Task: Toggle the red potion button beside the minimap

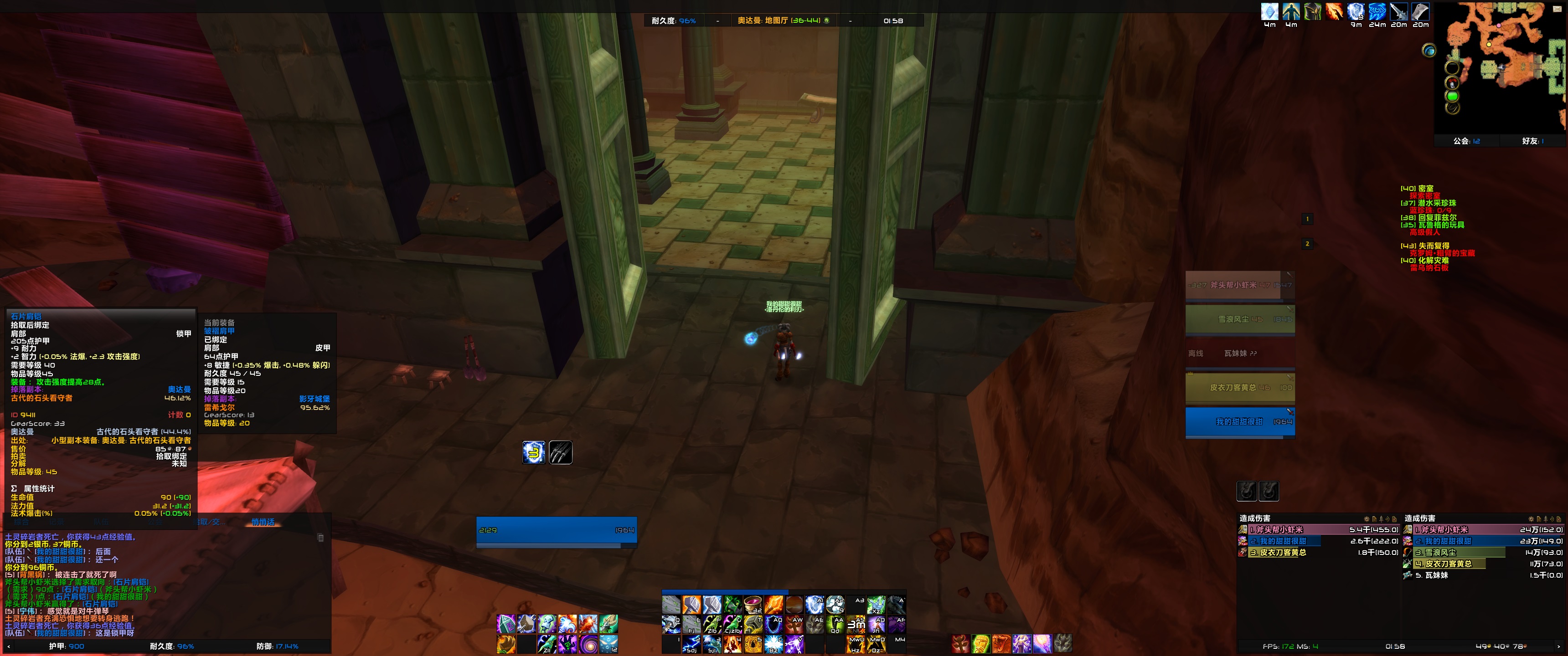Action: click(1452, 83)
